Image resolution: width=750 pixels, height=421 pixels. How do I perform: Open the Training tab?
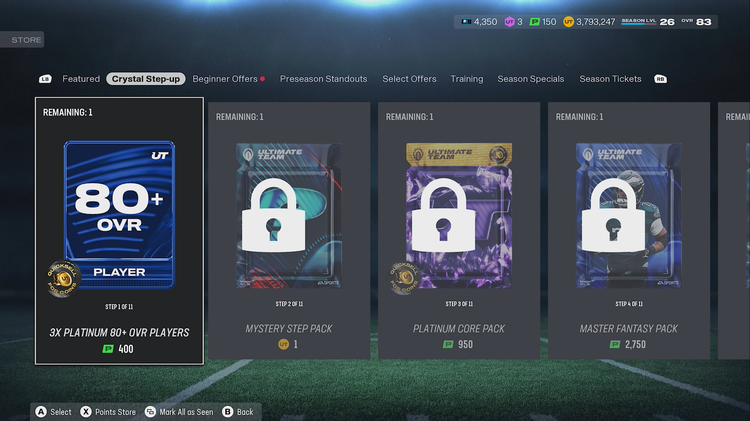[467, 79]
